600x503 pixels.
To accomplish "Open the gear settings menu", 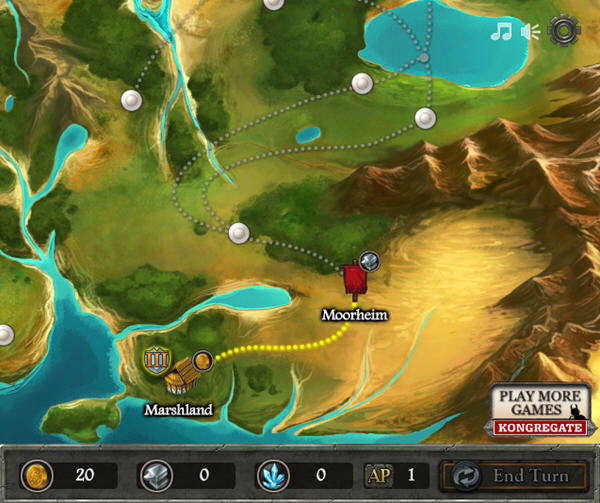I will coord(564,30).
